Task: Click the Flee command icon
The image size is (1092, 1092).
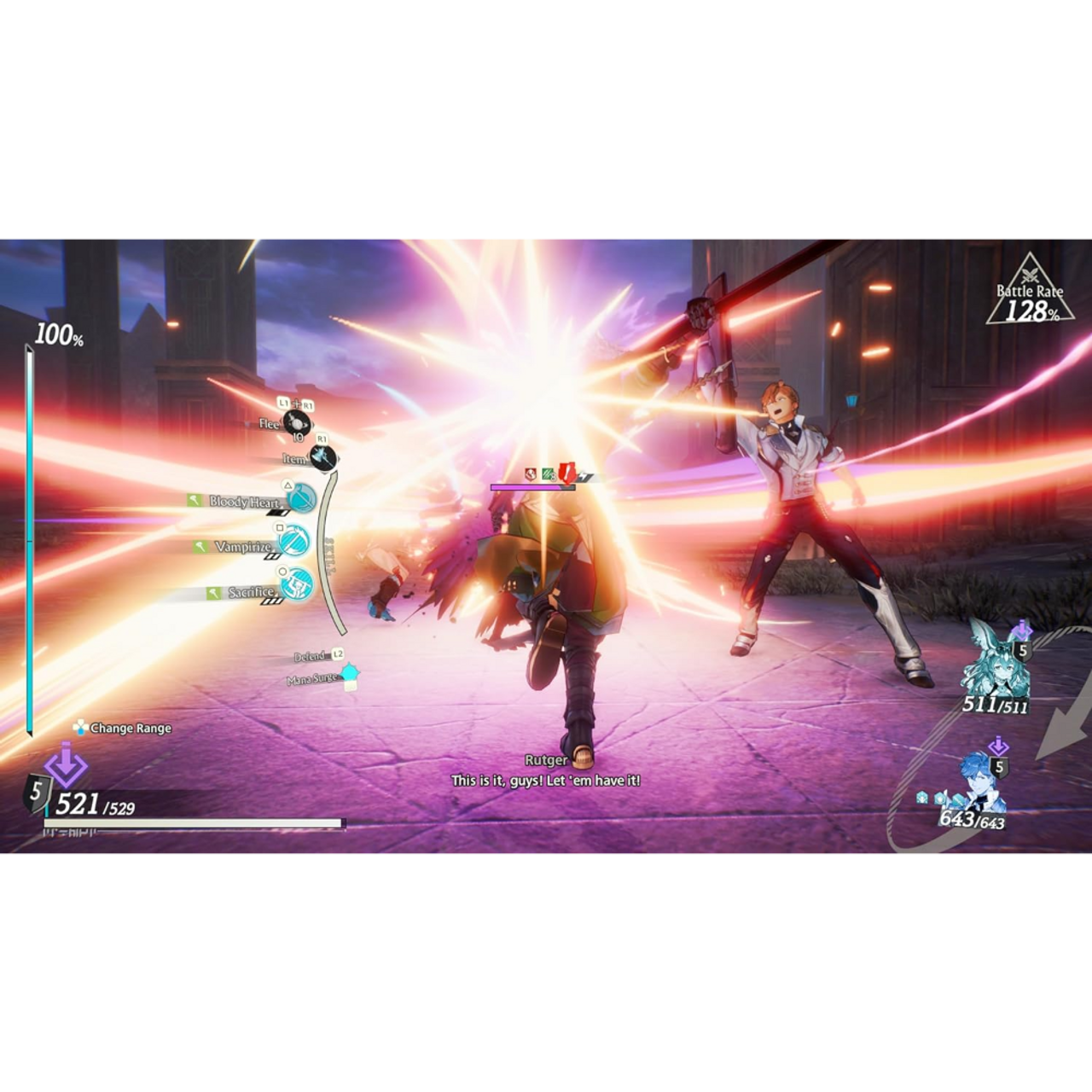Action: point(296,423)
